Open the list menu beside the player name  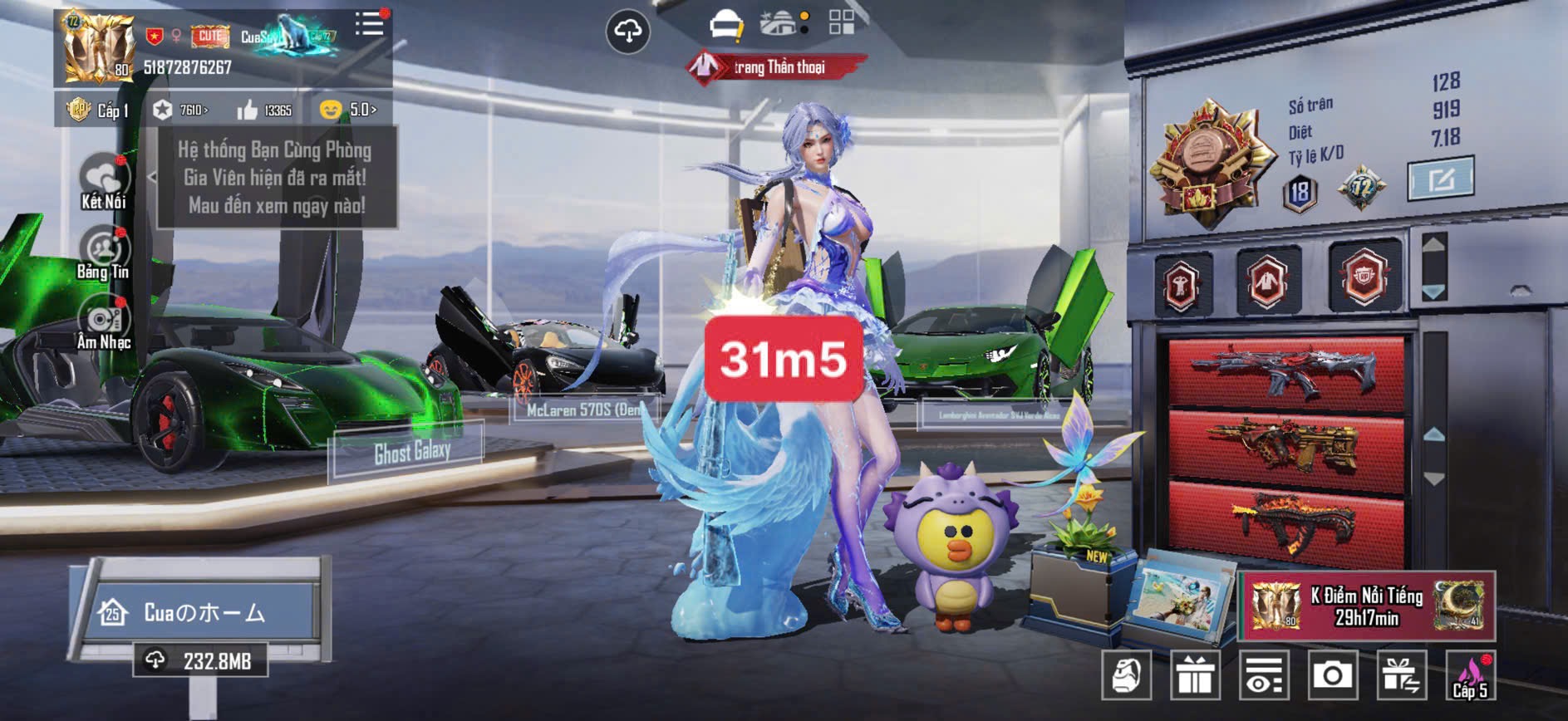pos(369,24)
